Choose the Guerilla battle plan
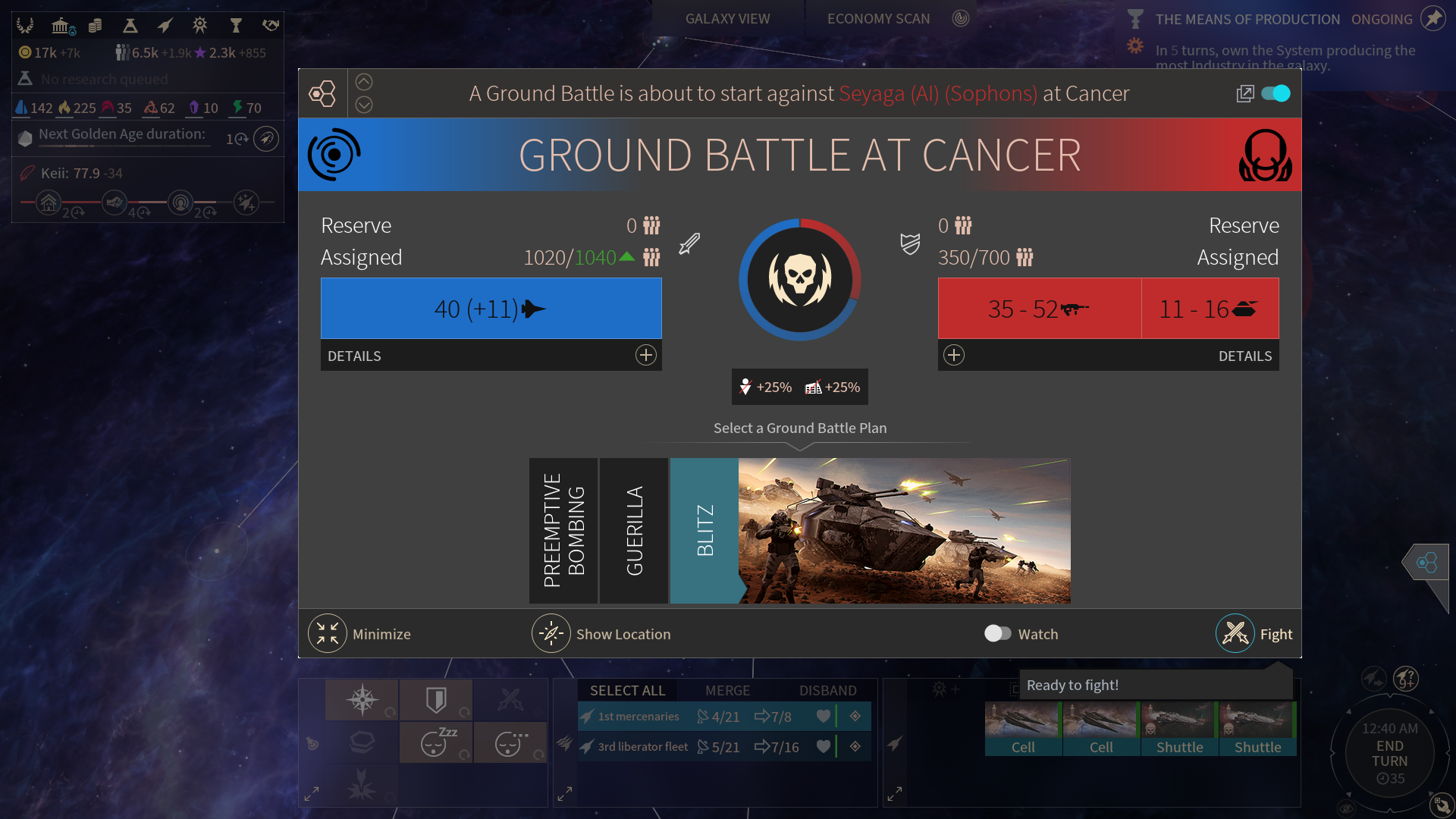The image size is (1456, 819). click(634, 531)
